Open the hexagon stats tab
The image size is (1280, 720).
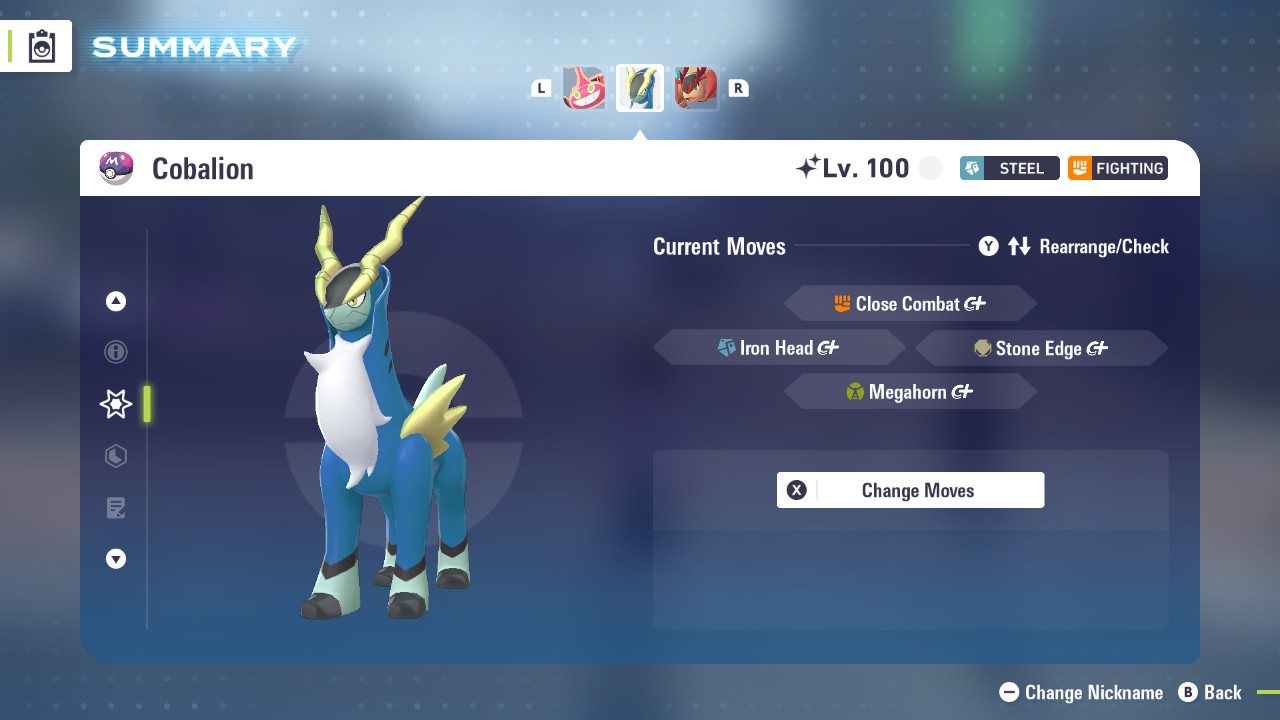tap(116, 456)
